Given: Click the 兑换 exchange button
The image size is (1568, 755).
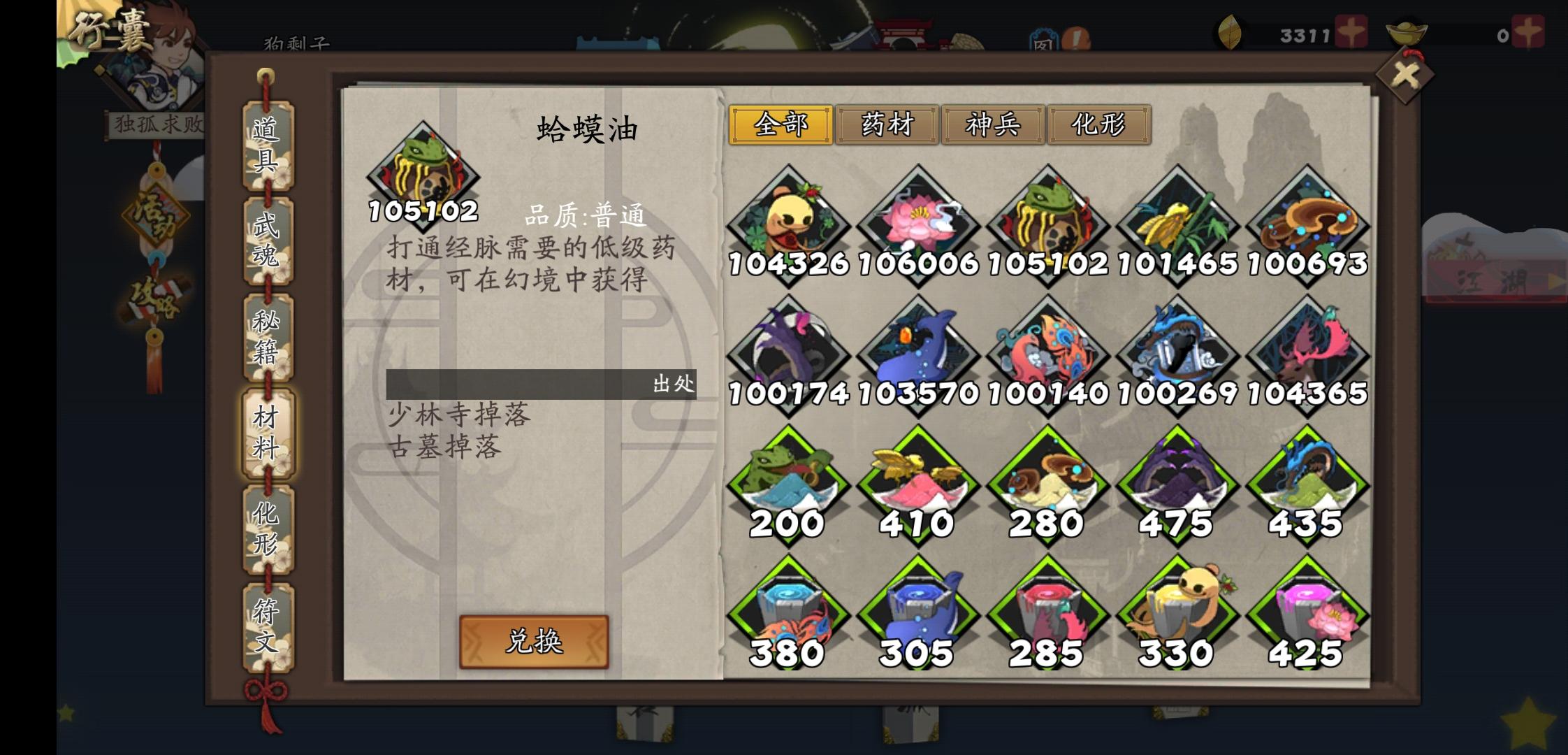Looking at the screenshot, I should (535, 642).
